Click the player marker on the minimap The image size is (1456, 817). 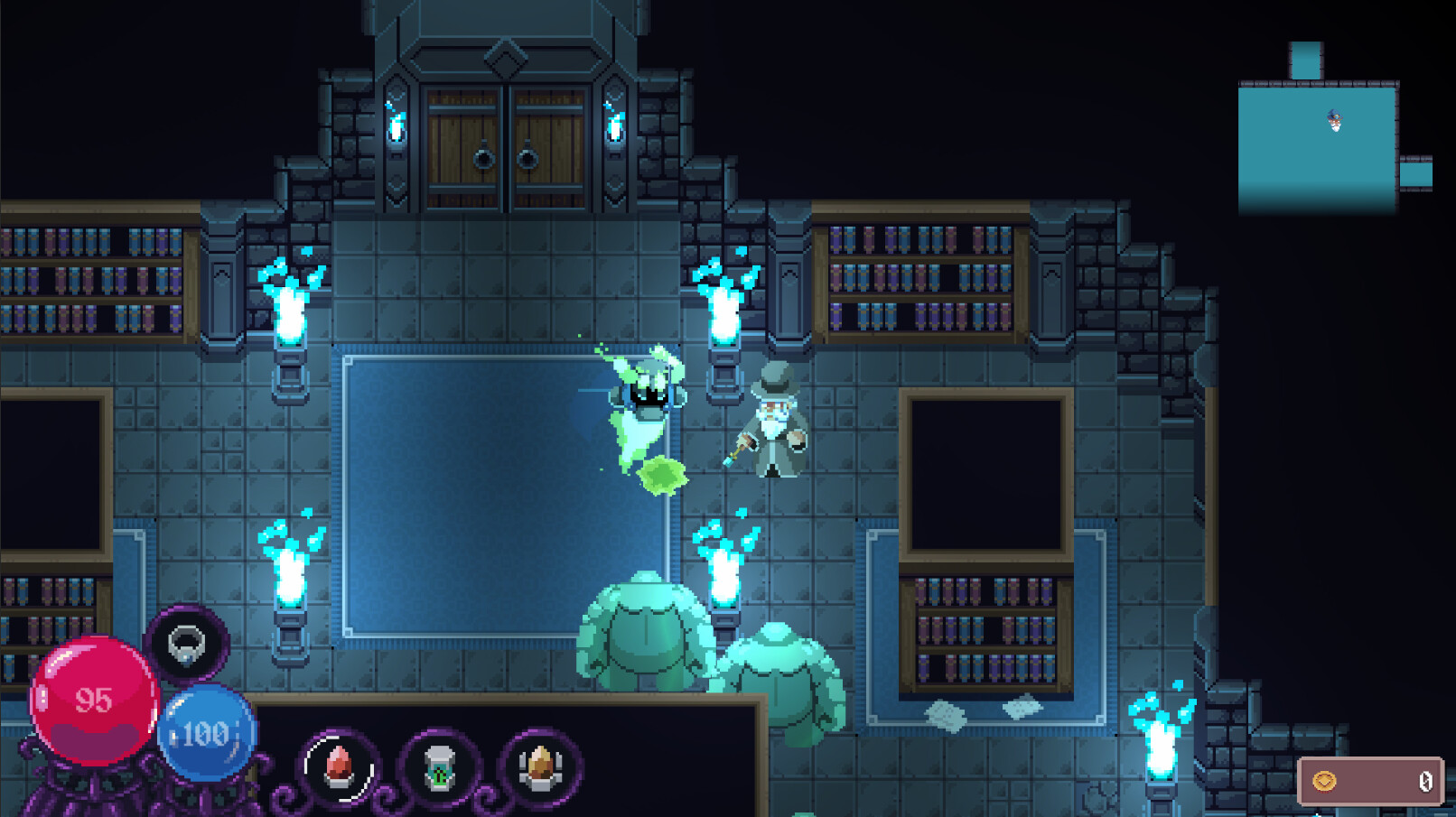[x=1331, y=118]
